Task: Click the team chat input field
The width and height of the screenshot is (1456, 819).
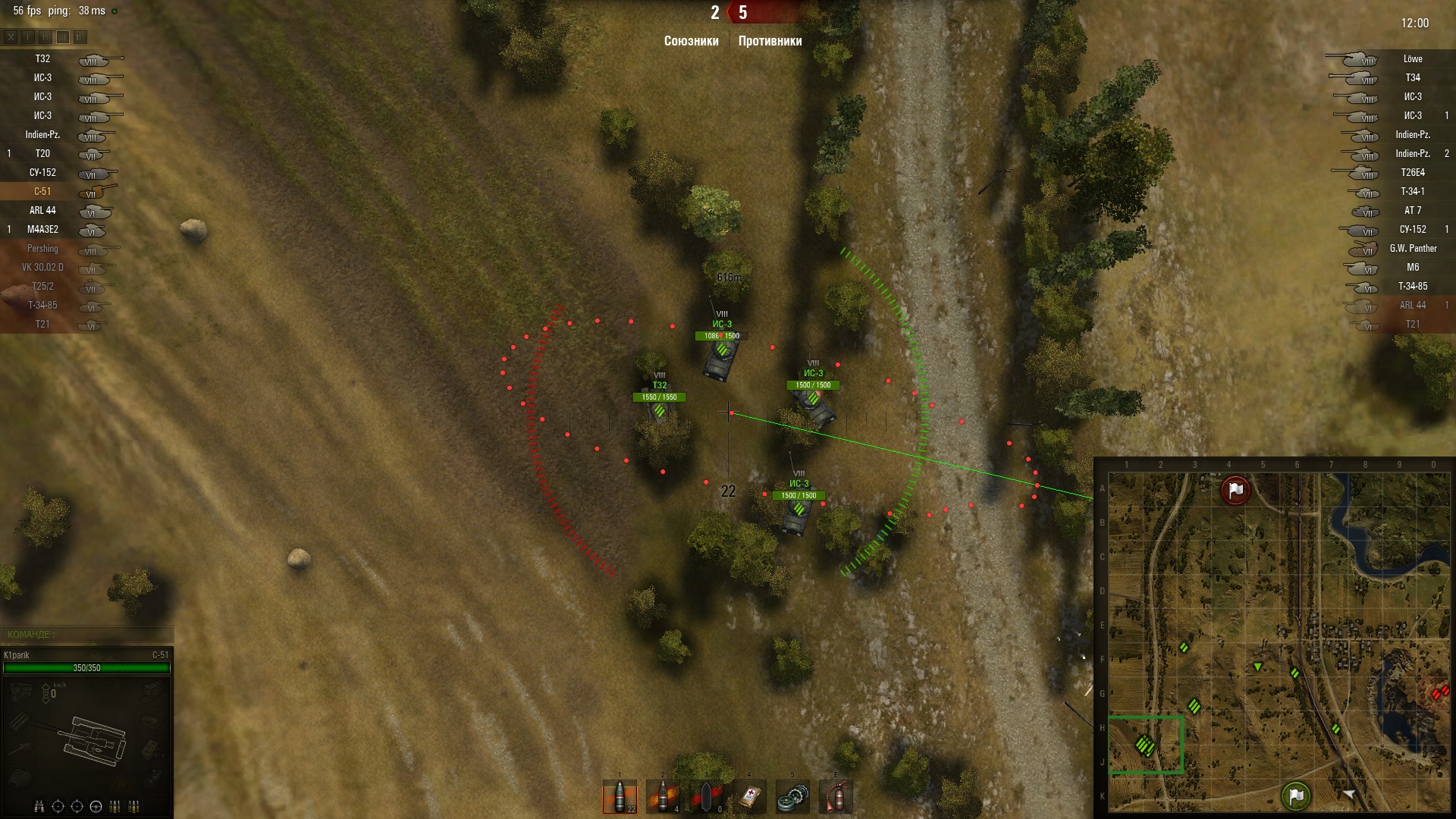Action: [x=87, y=634]
